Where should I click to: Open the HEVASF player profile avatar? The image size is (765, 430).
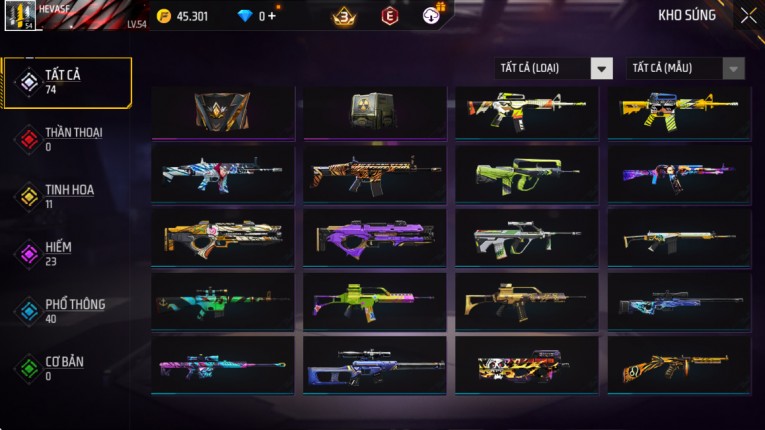point(20,16)
